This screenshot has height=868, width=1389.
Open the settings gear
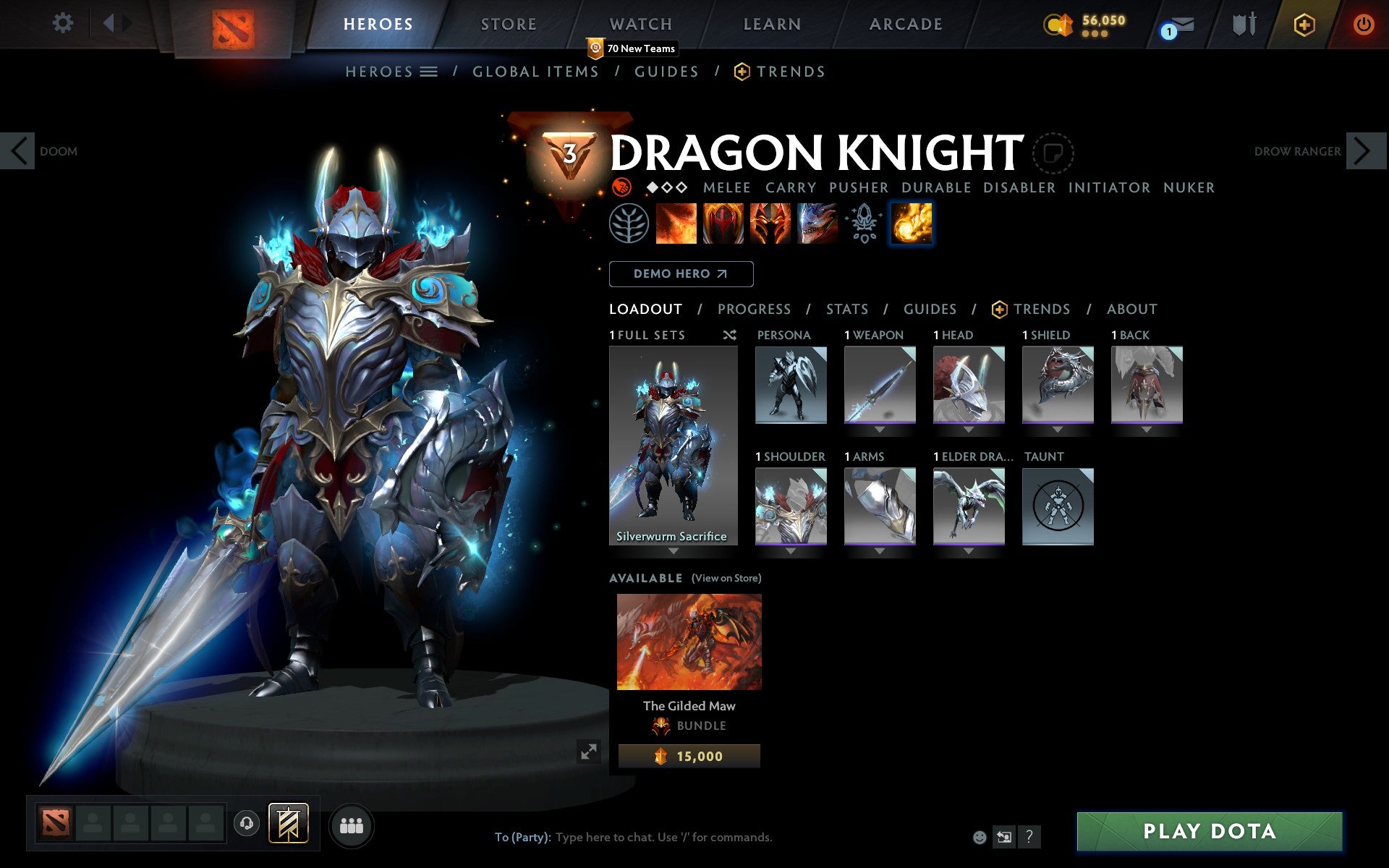pos(64,23)
